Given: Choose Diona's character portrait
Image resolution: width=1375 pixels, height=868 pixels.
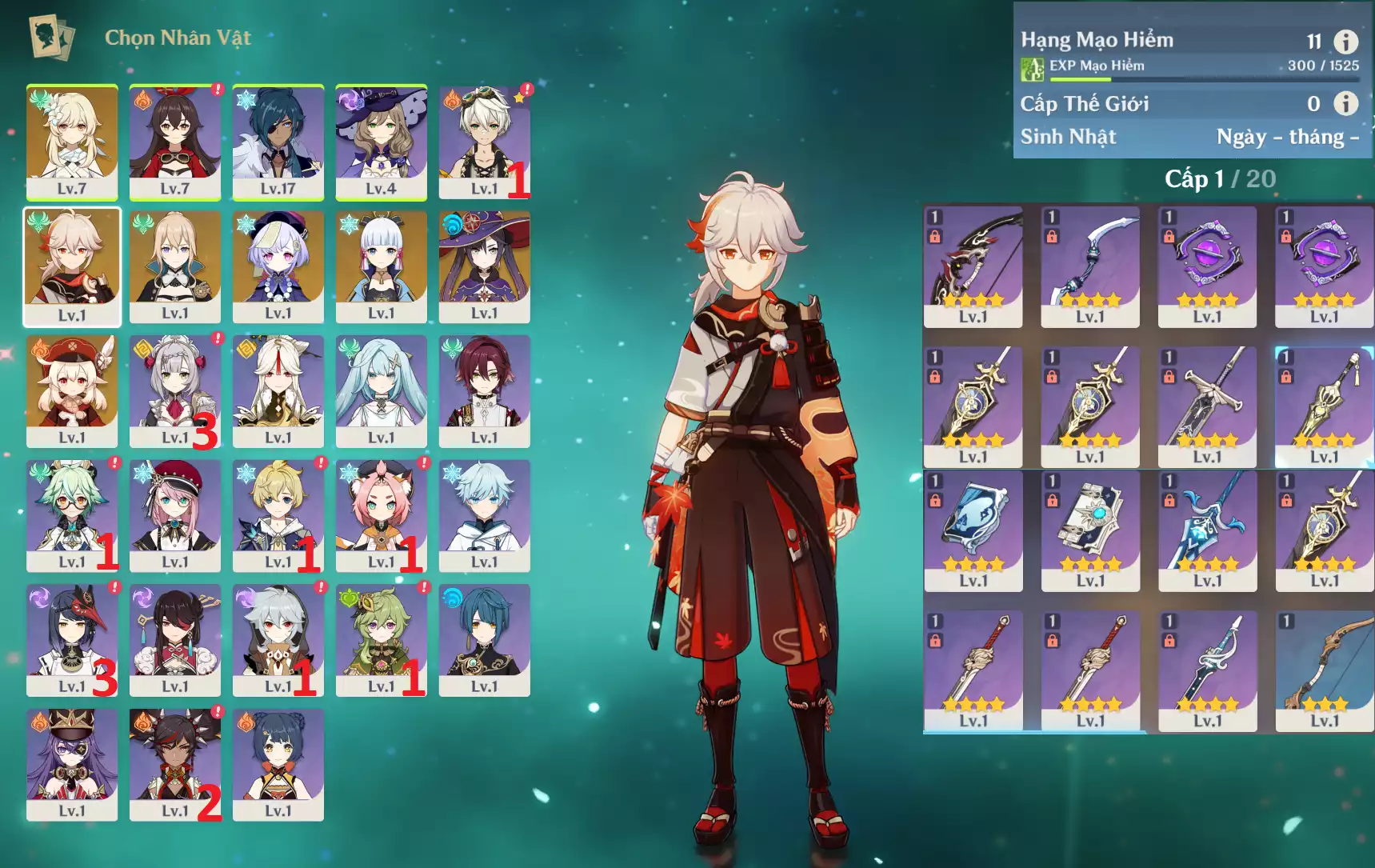Looking at the screenshot, I should (x=381, y=515).
